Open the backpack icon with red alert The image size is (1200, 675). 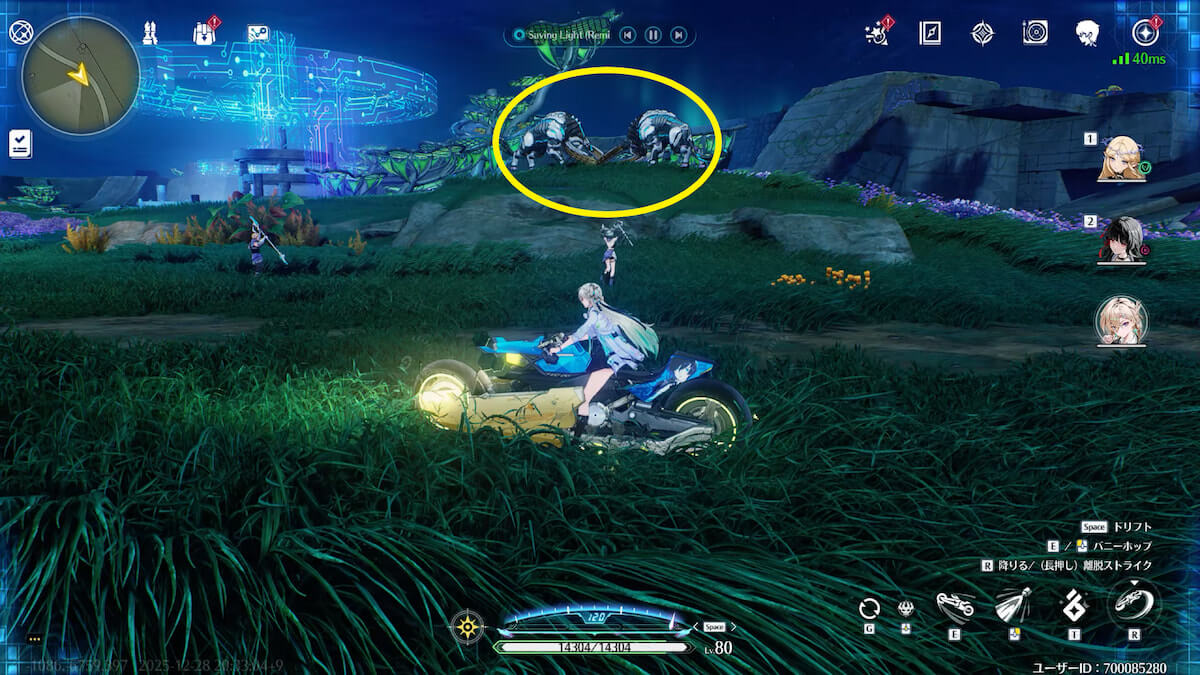tap(205, 33)
